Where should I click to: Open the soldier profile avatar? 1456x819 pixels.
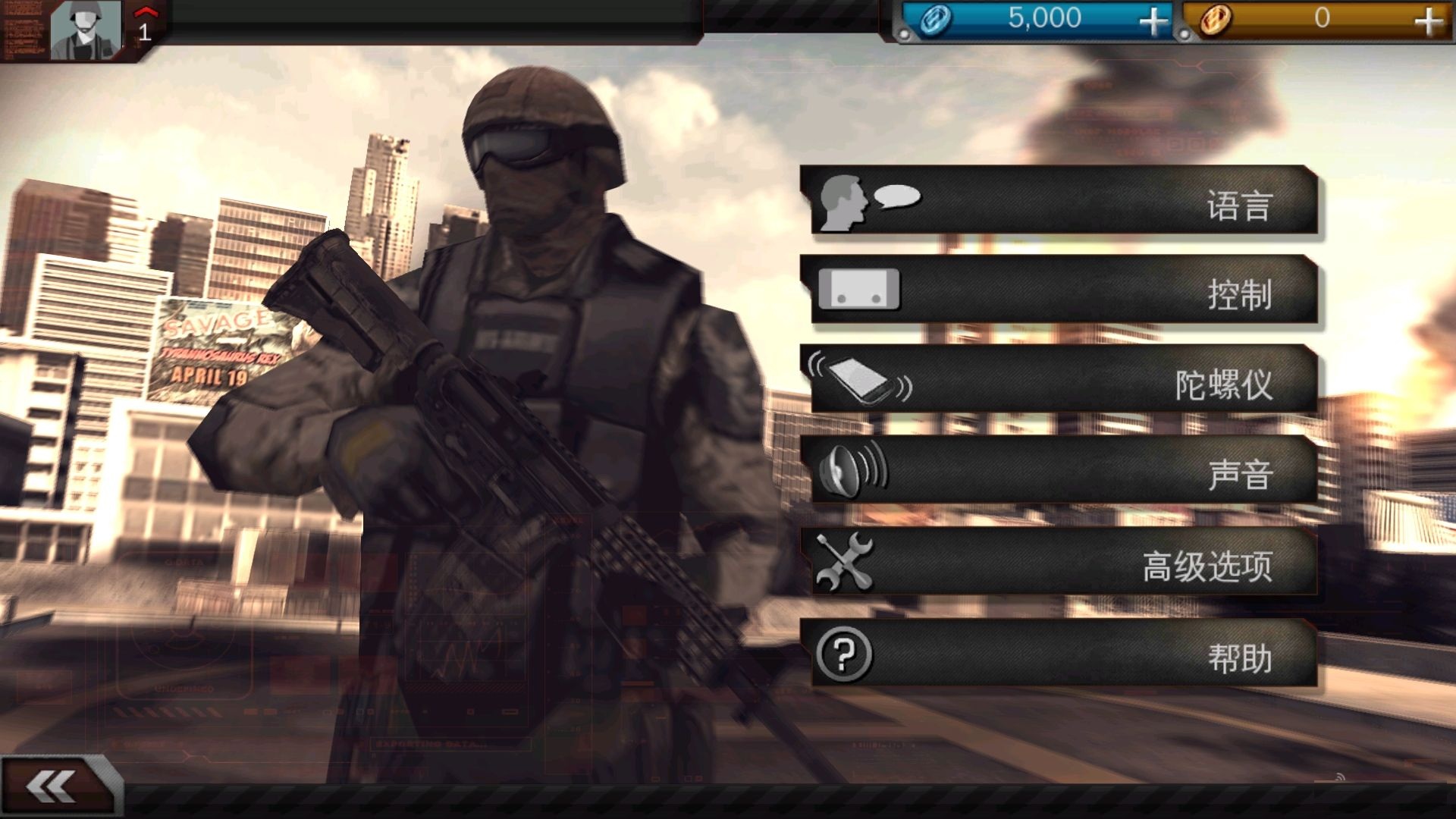[85, 30]
